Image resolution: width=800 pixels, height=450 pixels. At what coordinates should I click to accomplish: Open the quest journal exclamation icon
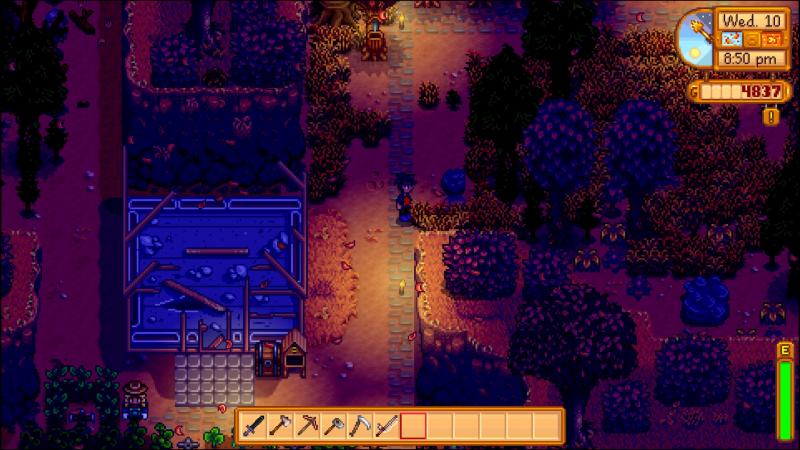click(x=769, y=117)
